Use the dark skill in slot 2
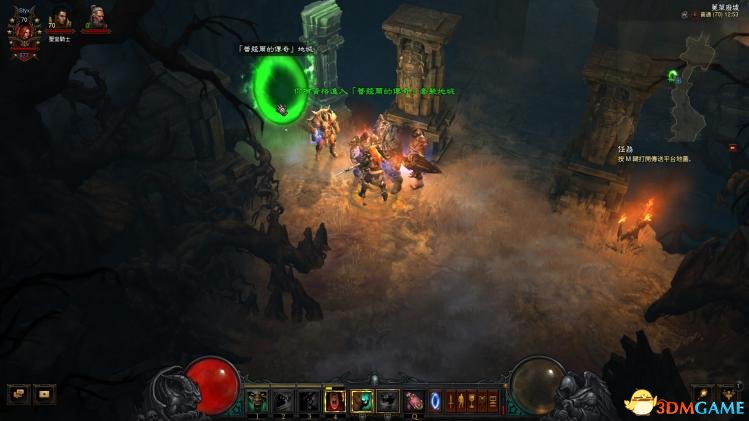The height and width of the screenshot is (421, 749). click(x=284, y=401)
